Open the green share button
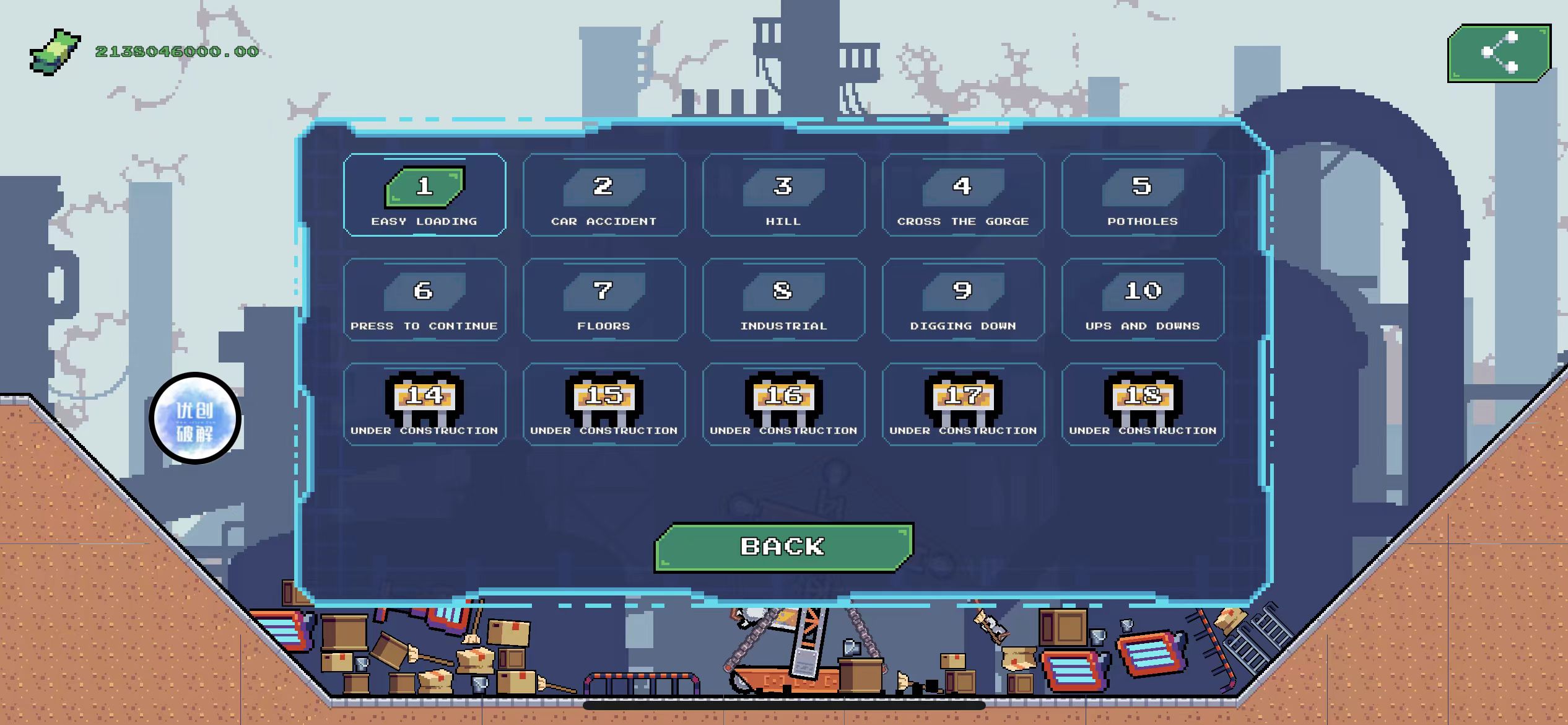Viewport: 1568px width, 725px height. [1499, 53]
